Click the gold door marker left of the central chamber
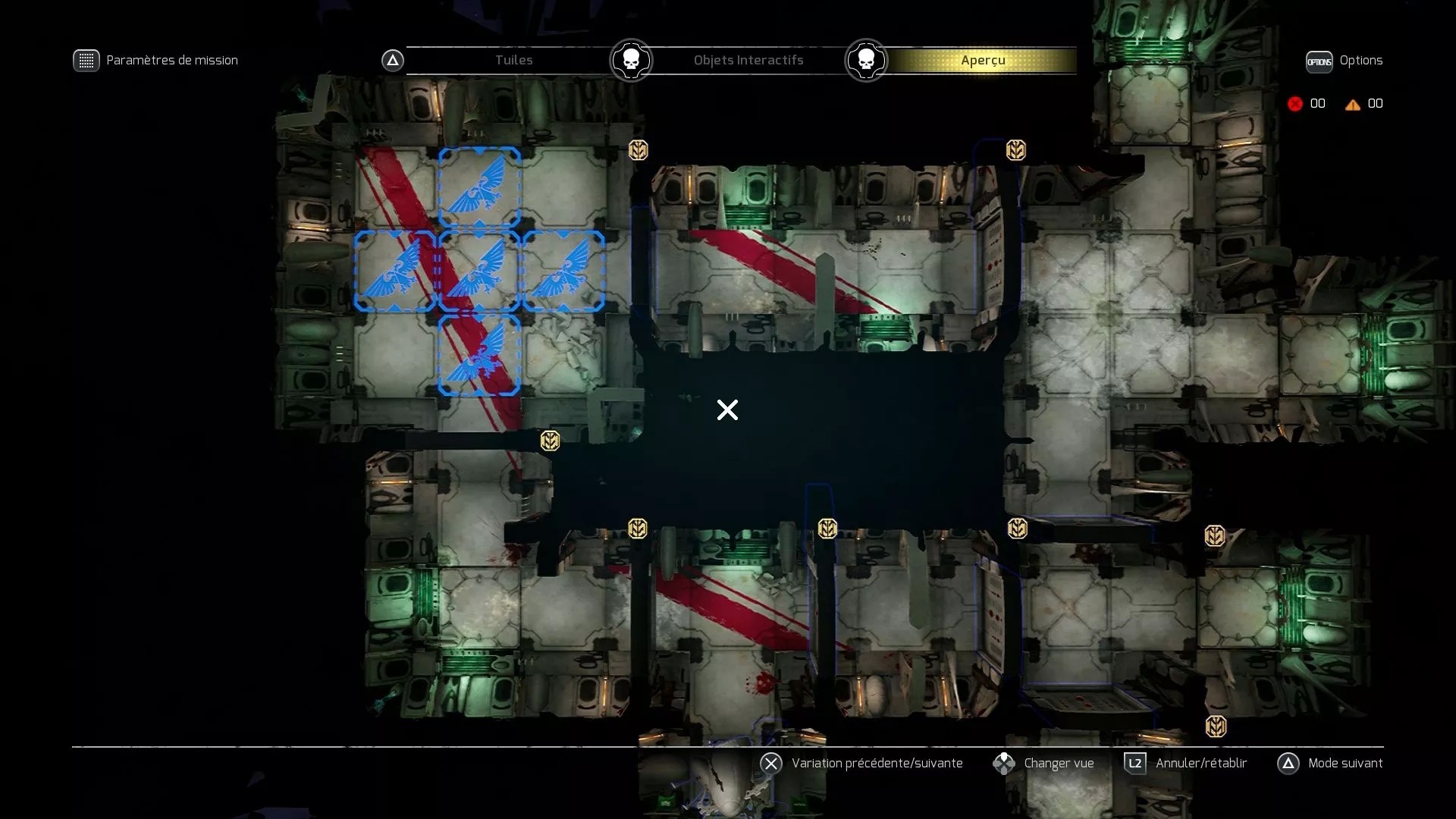1456x819 pixels. pyautogui.click(x=551, y=441)
